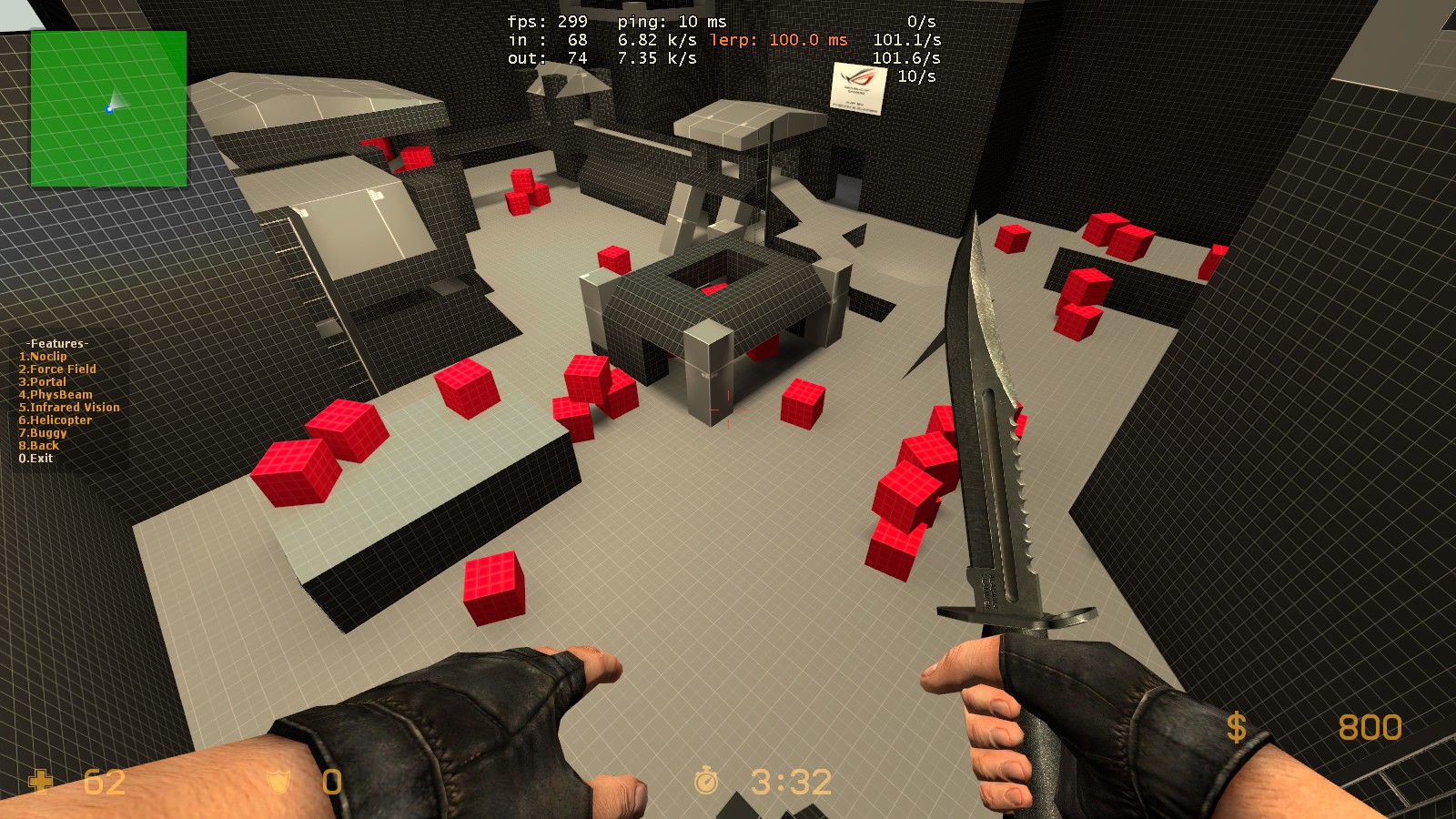
Task: Click the armor shield icon
Action: pyautogui.click(x=278, y=781)
